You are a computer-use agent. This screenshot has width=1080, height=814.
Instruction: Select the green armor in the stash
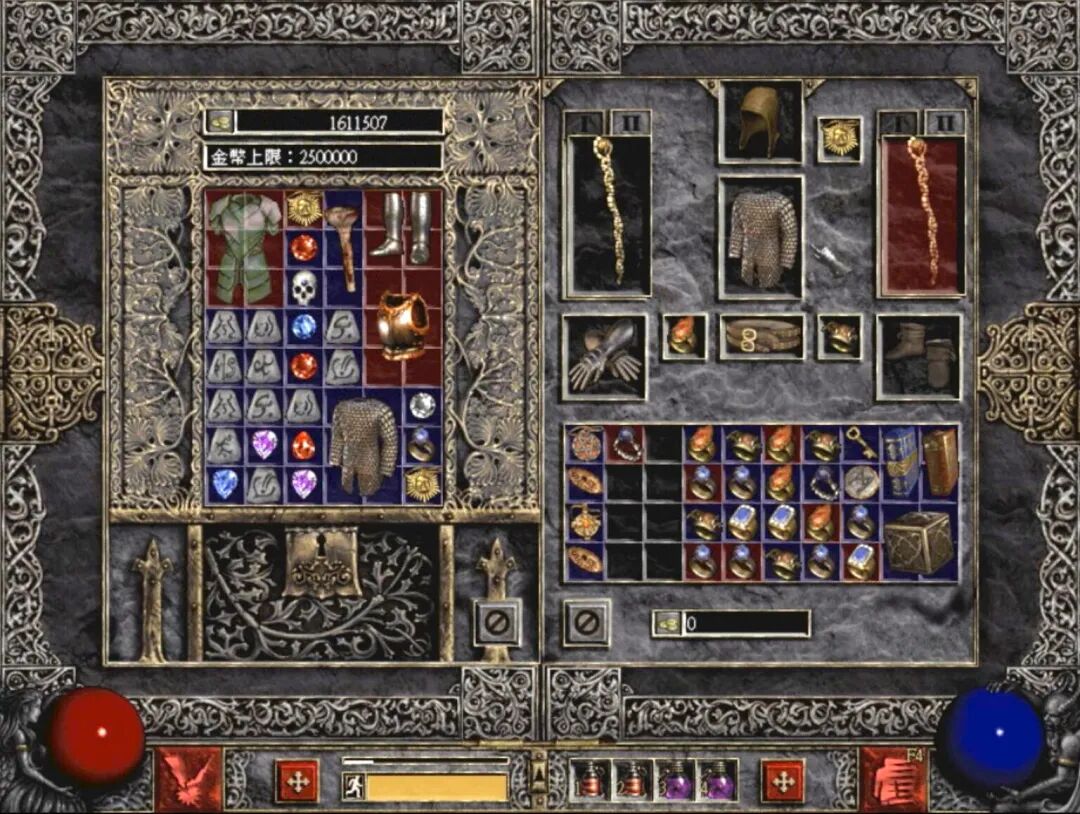coord(244,247)
